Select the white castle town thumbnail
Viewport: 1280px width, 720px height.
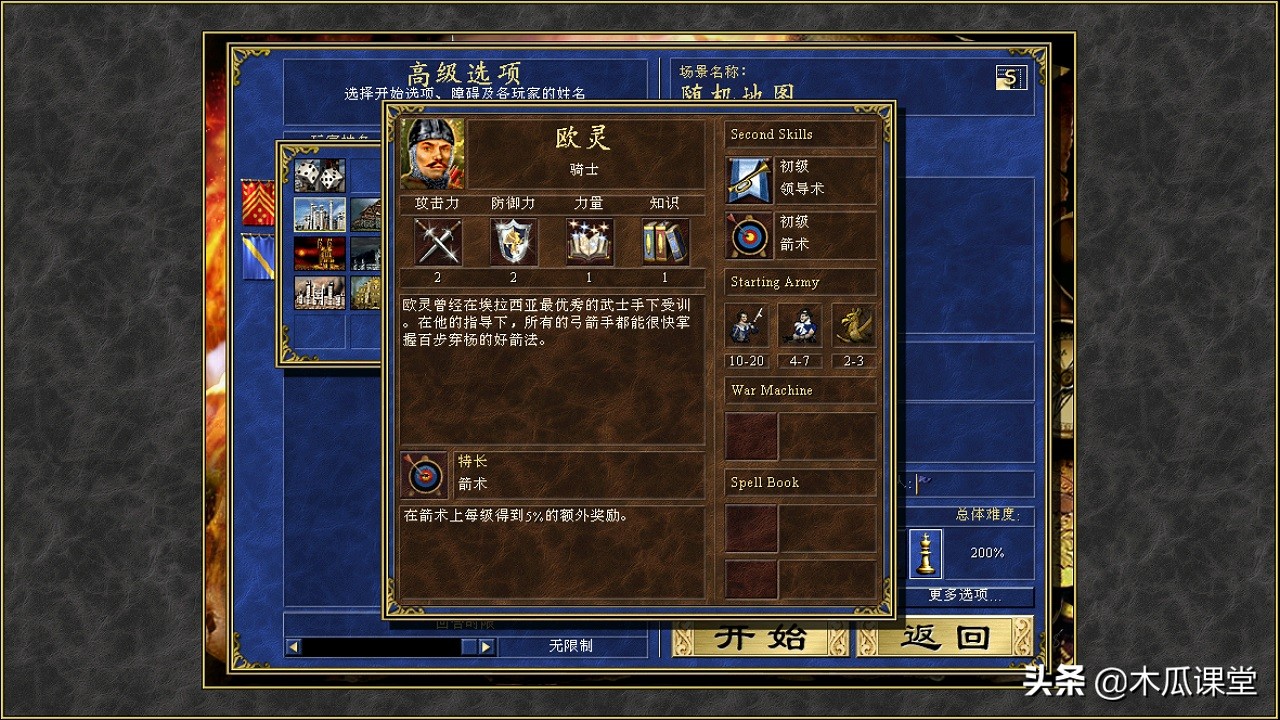[319, 214]
